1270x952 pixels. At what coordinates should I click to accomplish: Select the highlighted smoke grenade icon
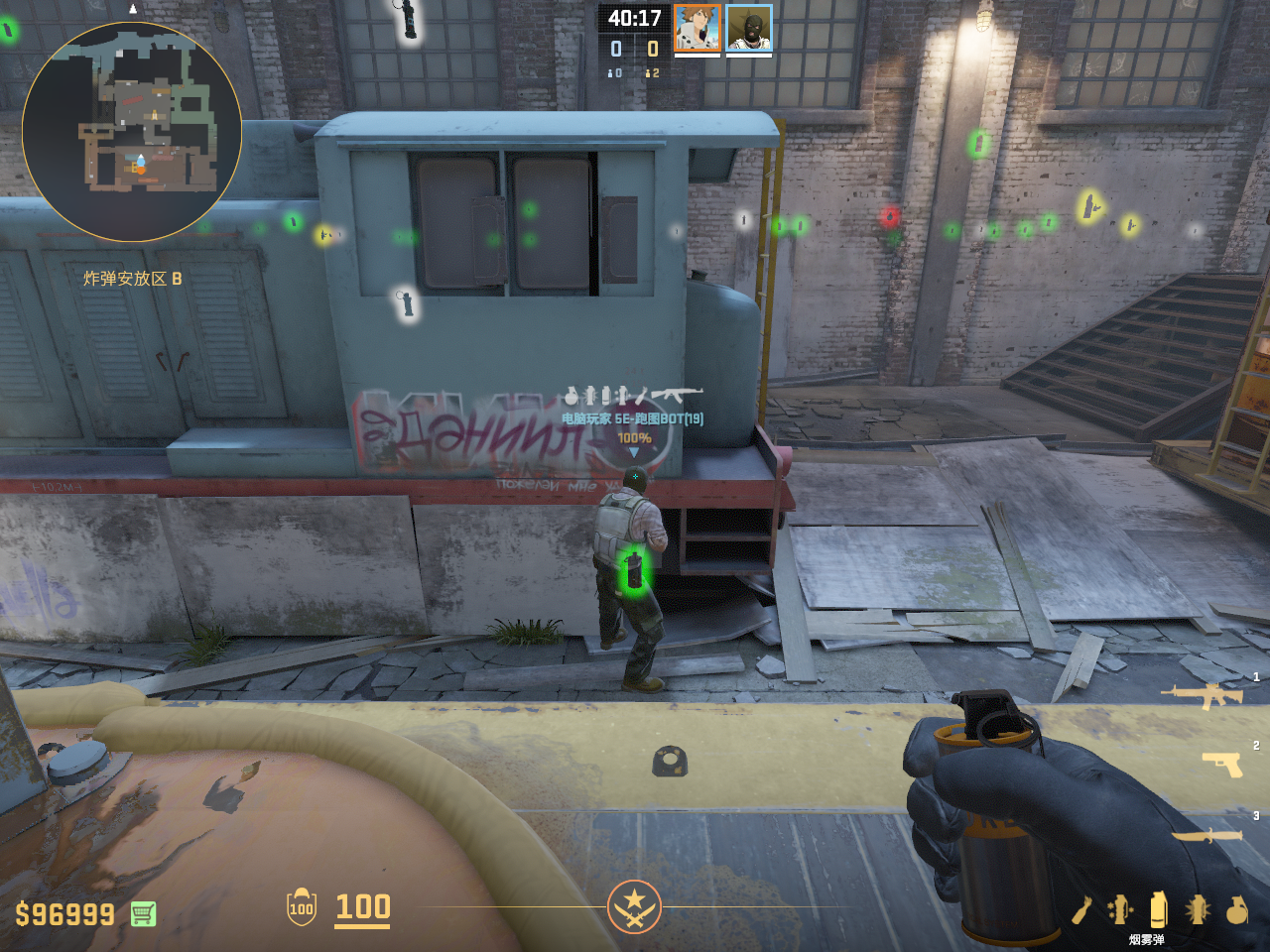[1158, 908]
